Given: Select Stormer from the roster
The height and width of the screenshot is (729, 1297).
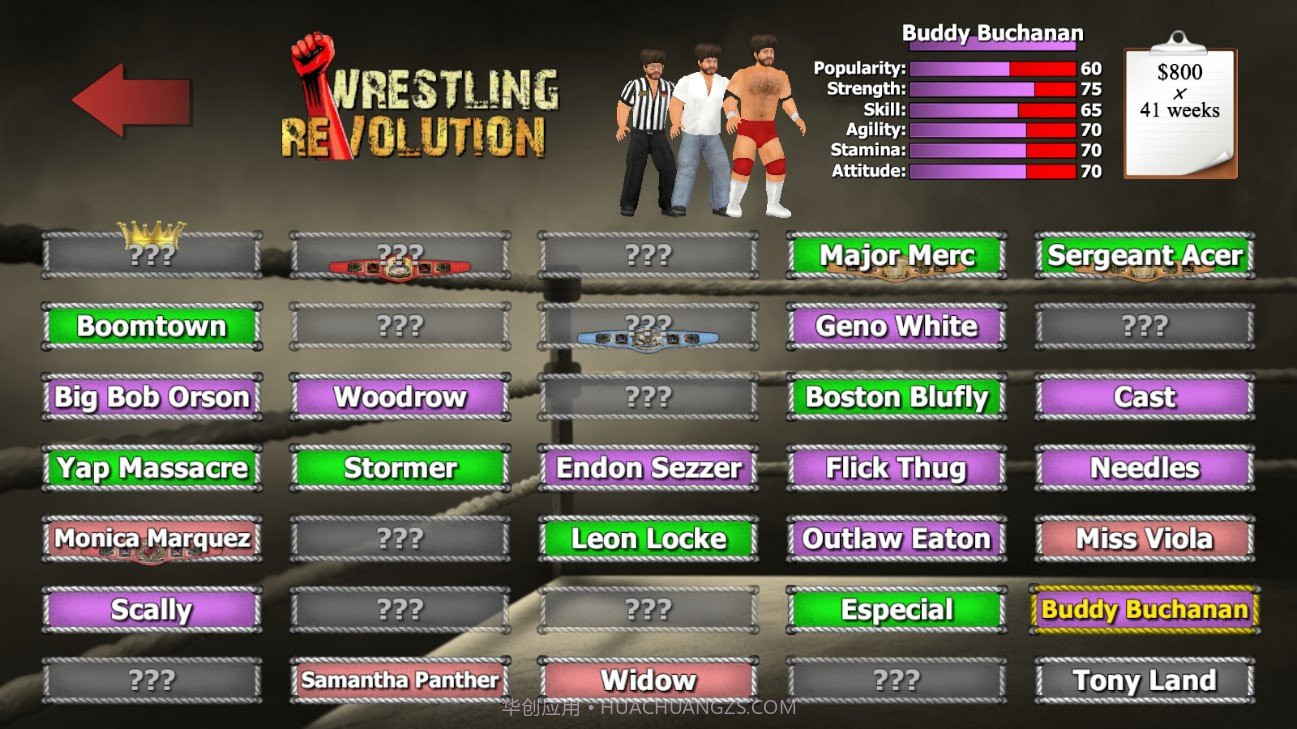Looking at the screenshot, I should [x=400, y=469].
